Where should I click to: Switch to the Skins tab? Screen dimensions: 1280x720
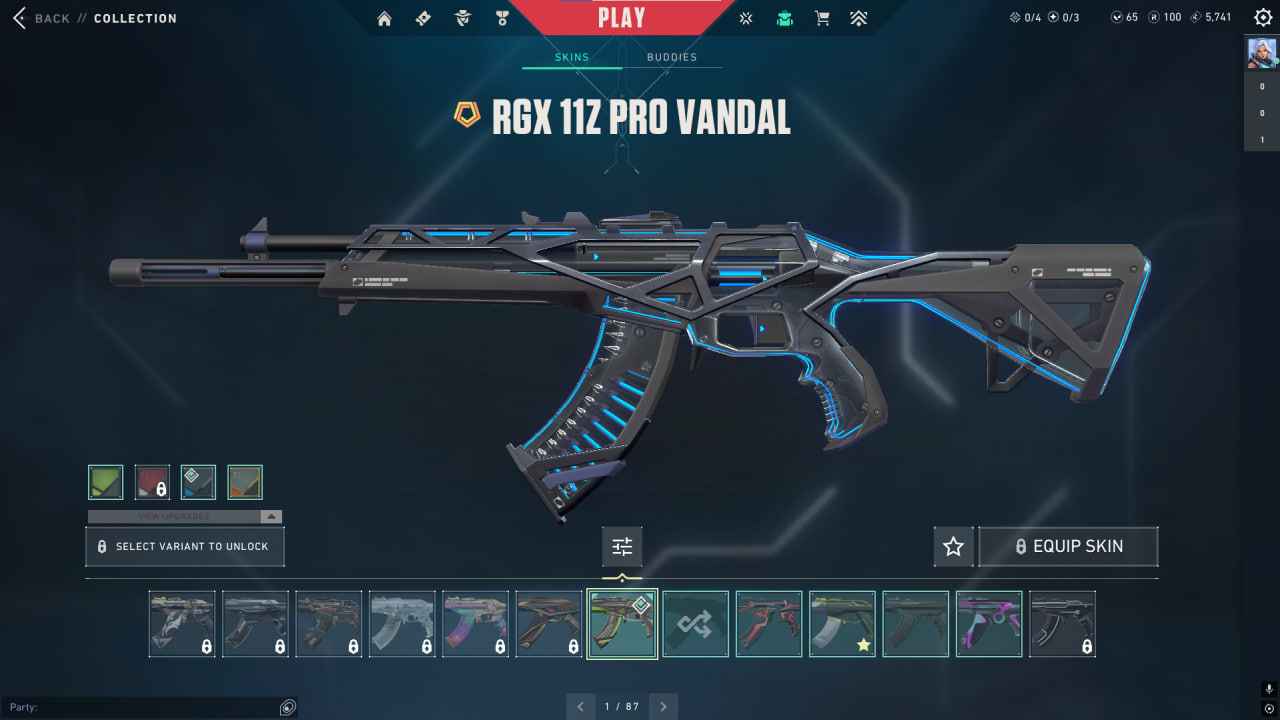pyautogui.click(x=570, y=57)
